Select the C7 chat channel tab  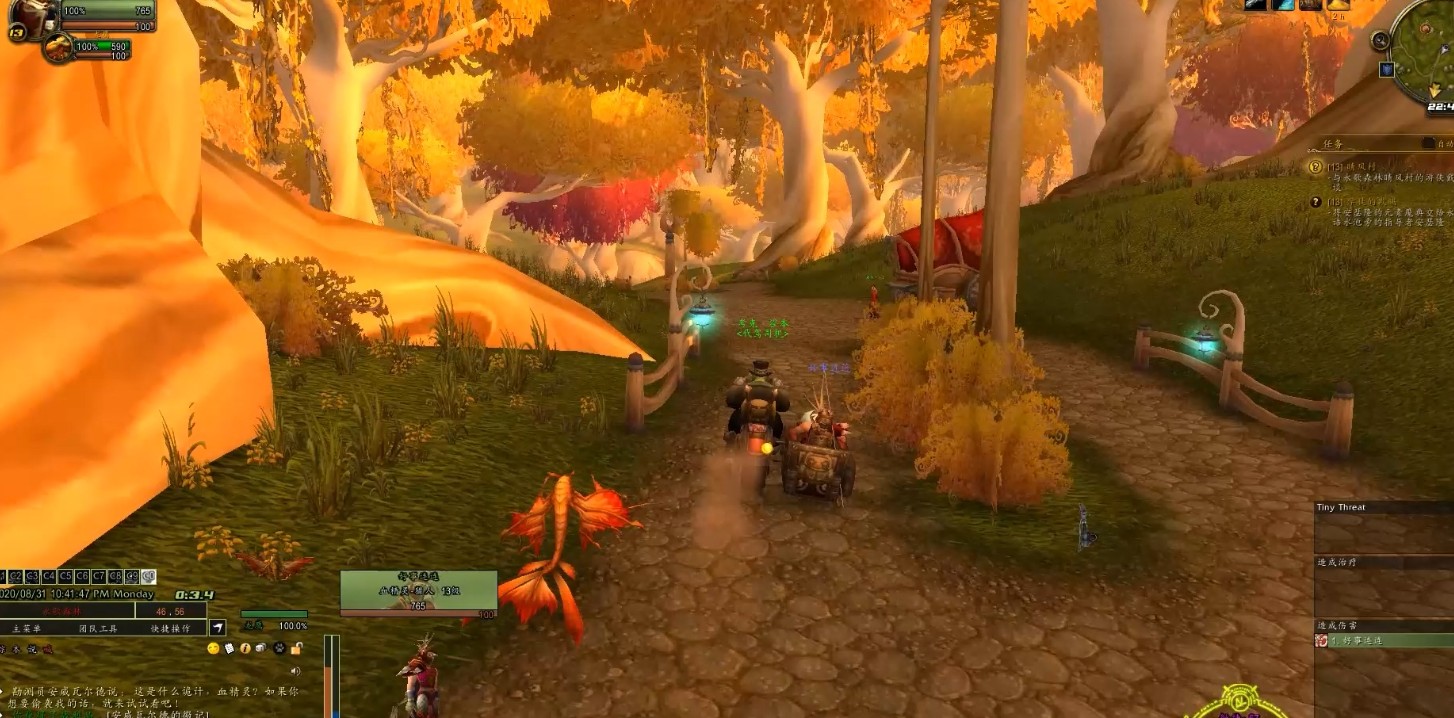tap(99, 577)
